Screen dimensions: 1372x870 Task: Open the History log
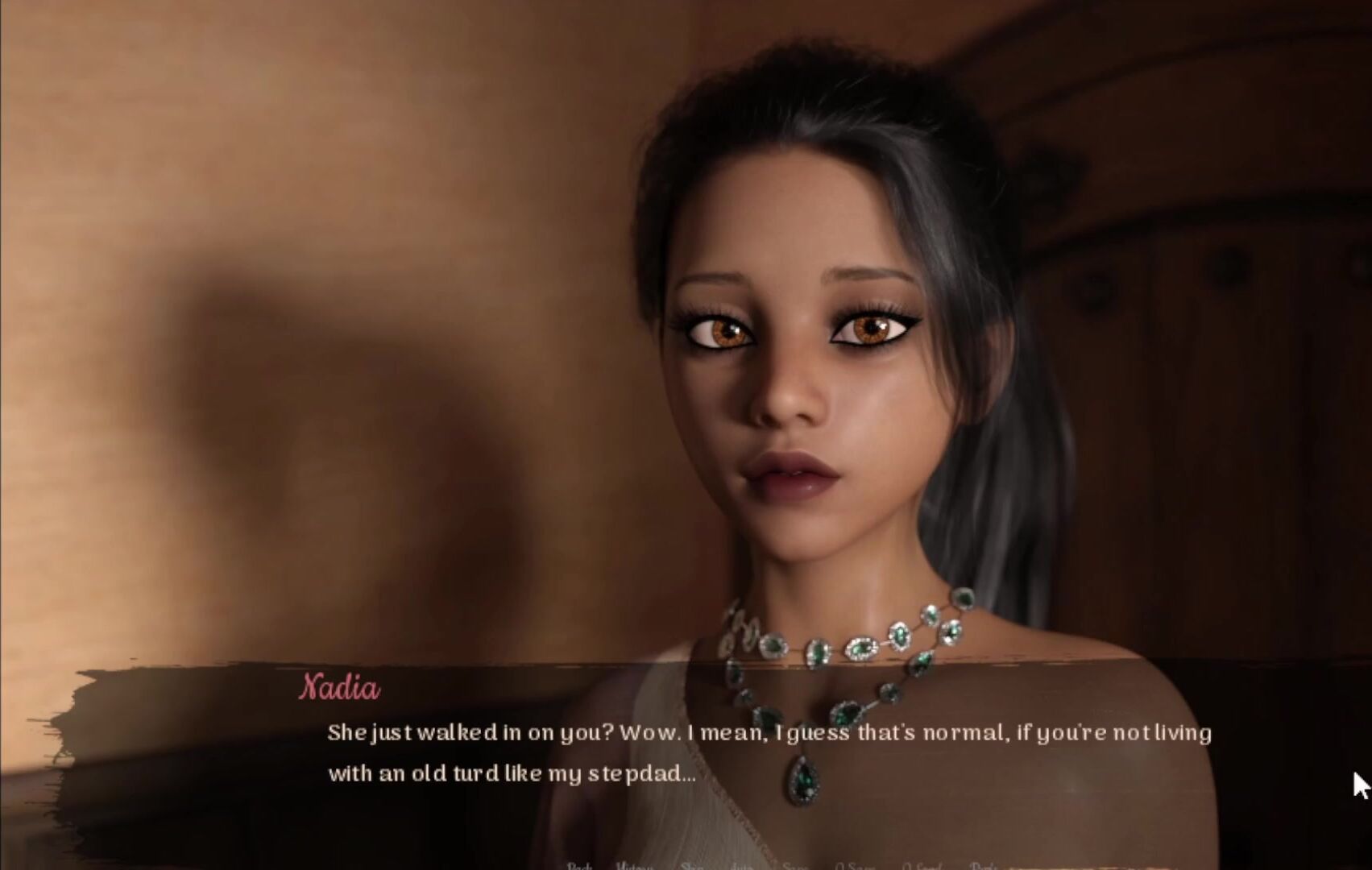[634, 866]
